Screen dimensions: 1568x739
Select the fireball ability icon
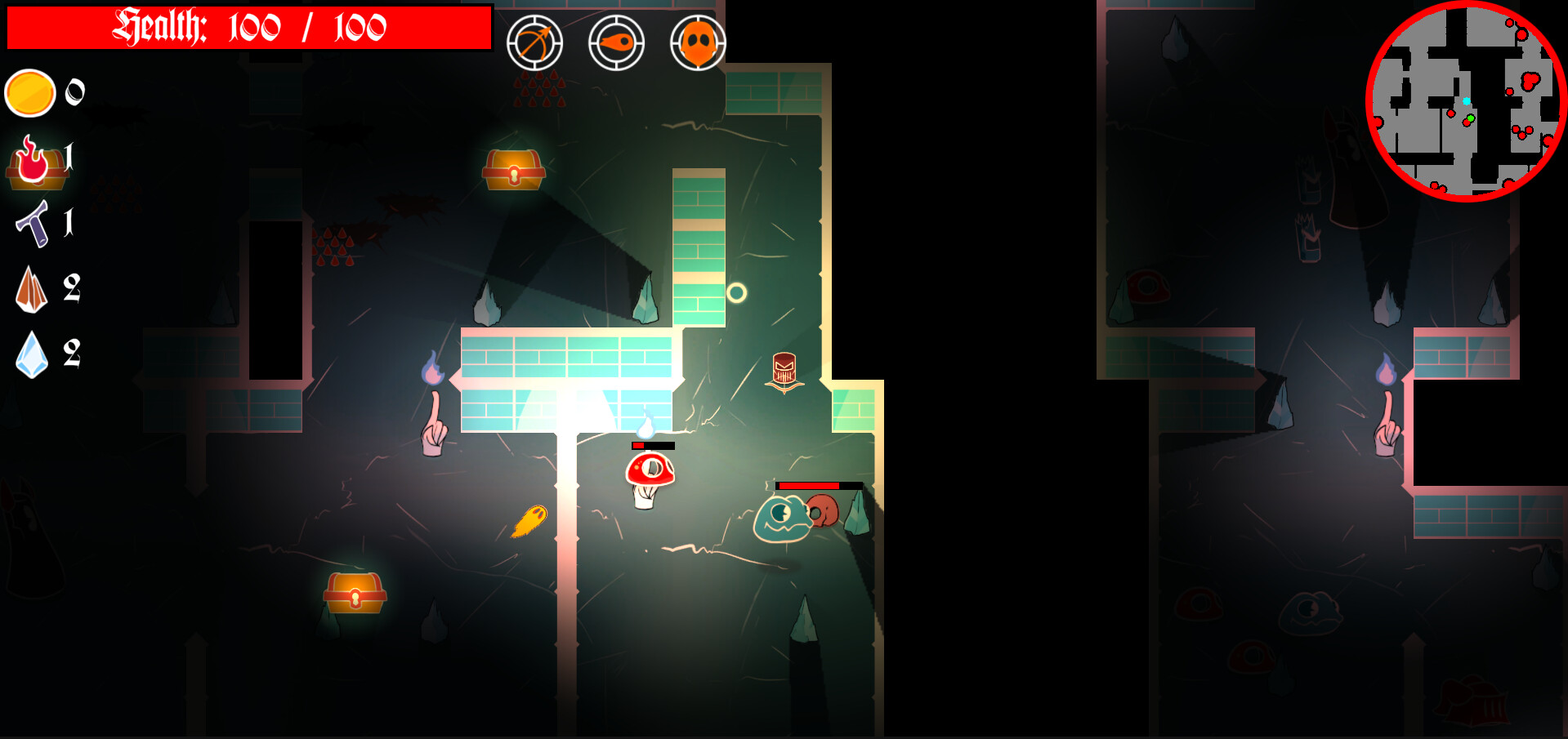(617, 44)
